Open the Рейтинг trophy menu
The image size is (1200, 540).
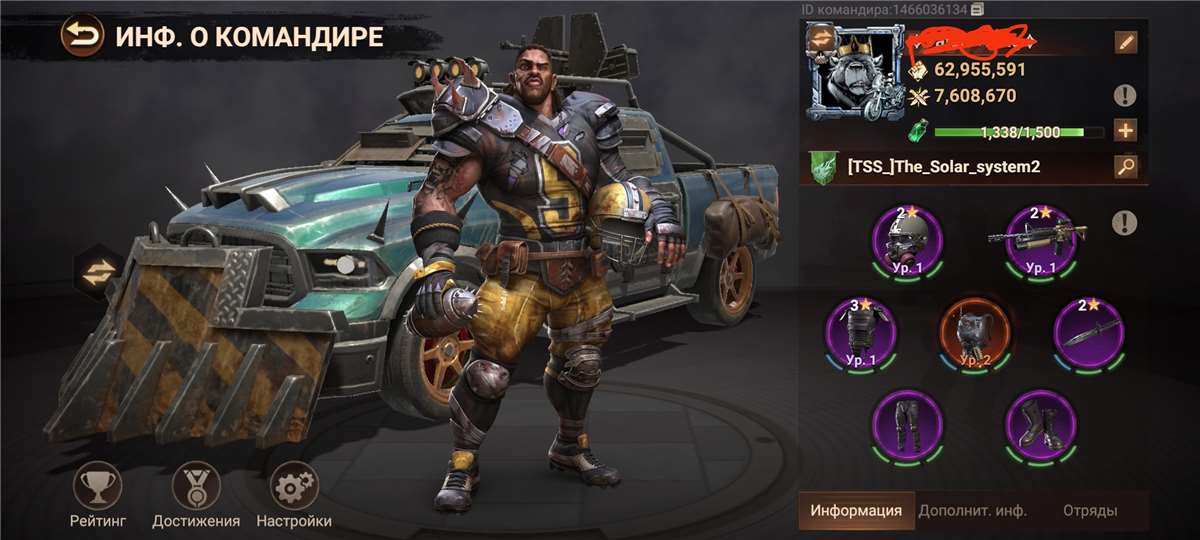coord(97,487)
